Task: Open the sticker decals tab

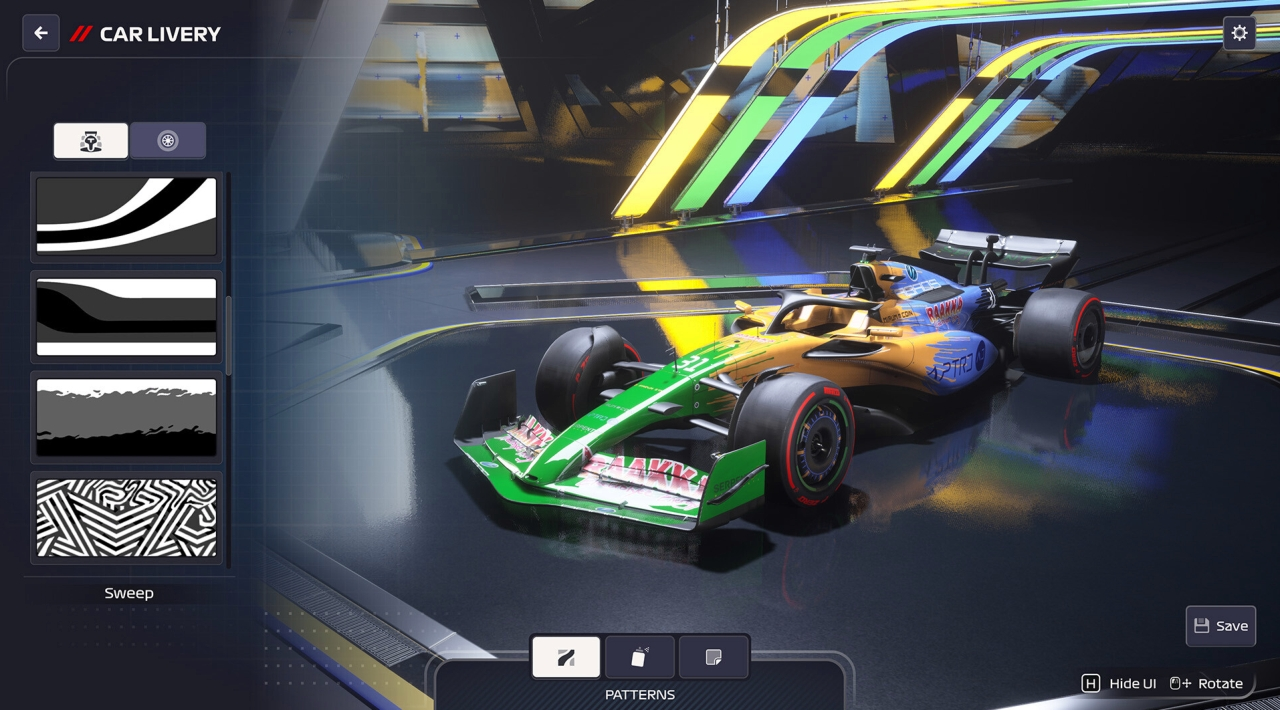Action: point(713,657)
